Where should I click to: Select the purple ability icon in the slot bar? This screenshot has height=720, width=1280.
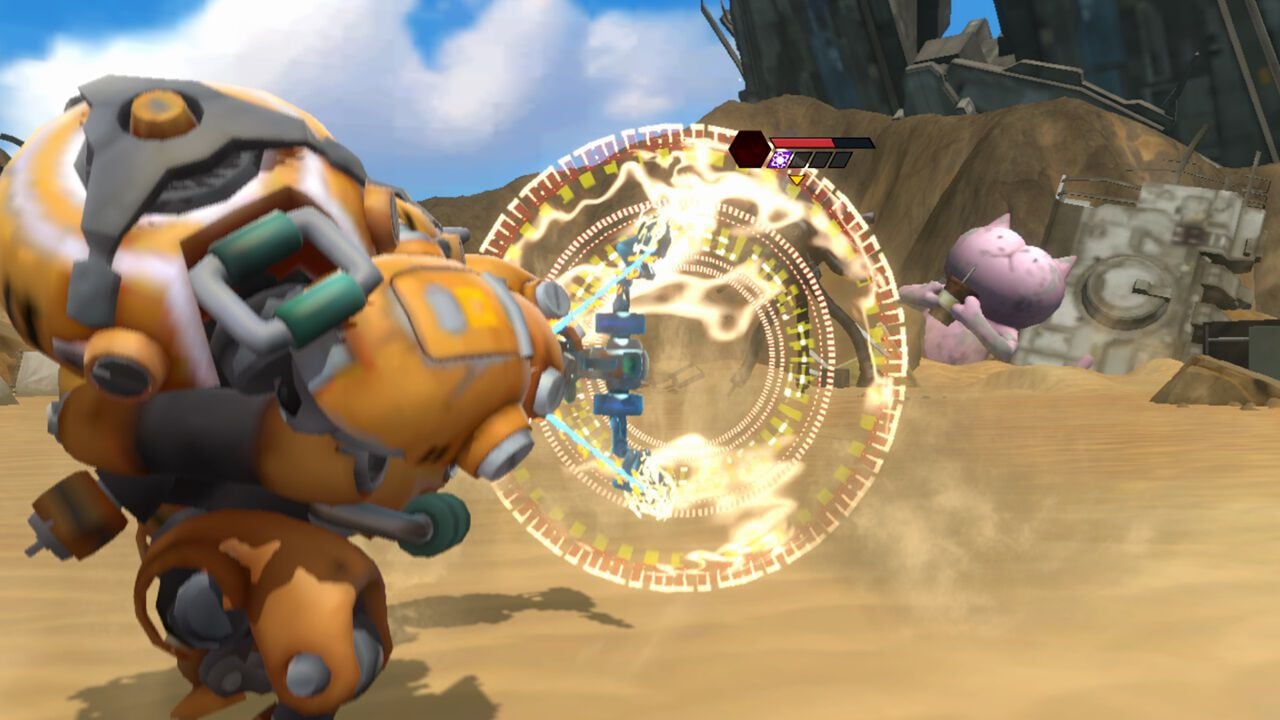tap(781, 159)
